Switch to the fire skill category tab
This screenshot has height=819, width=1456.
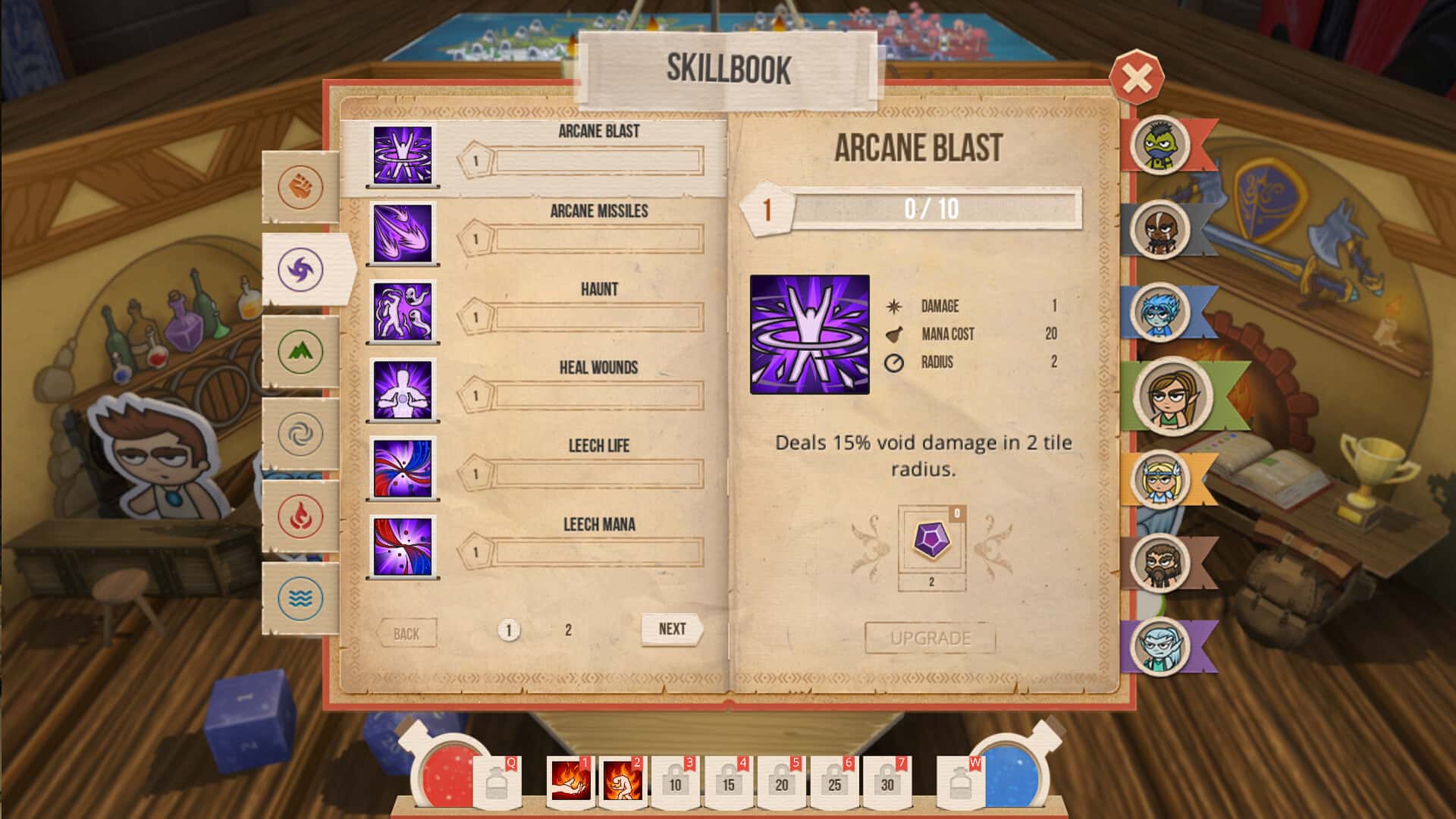tap(300, 516)
